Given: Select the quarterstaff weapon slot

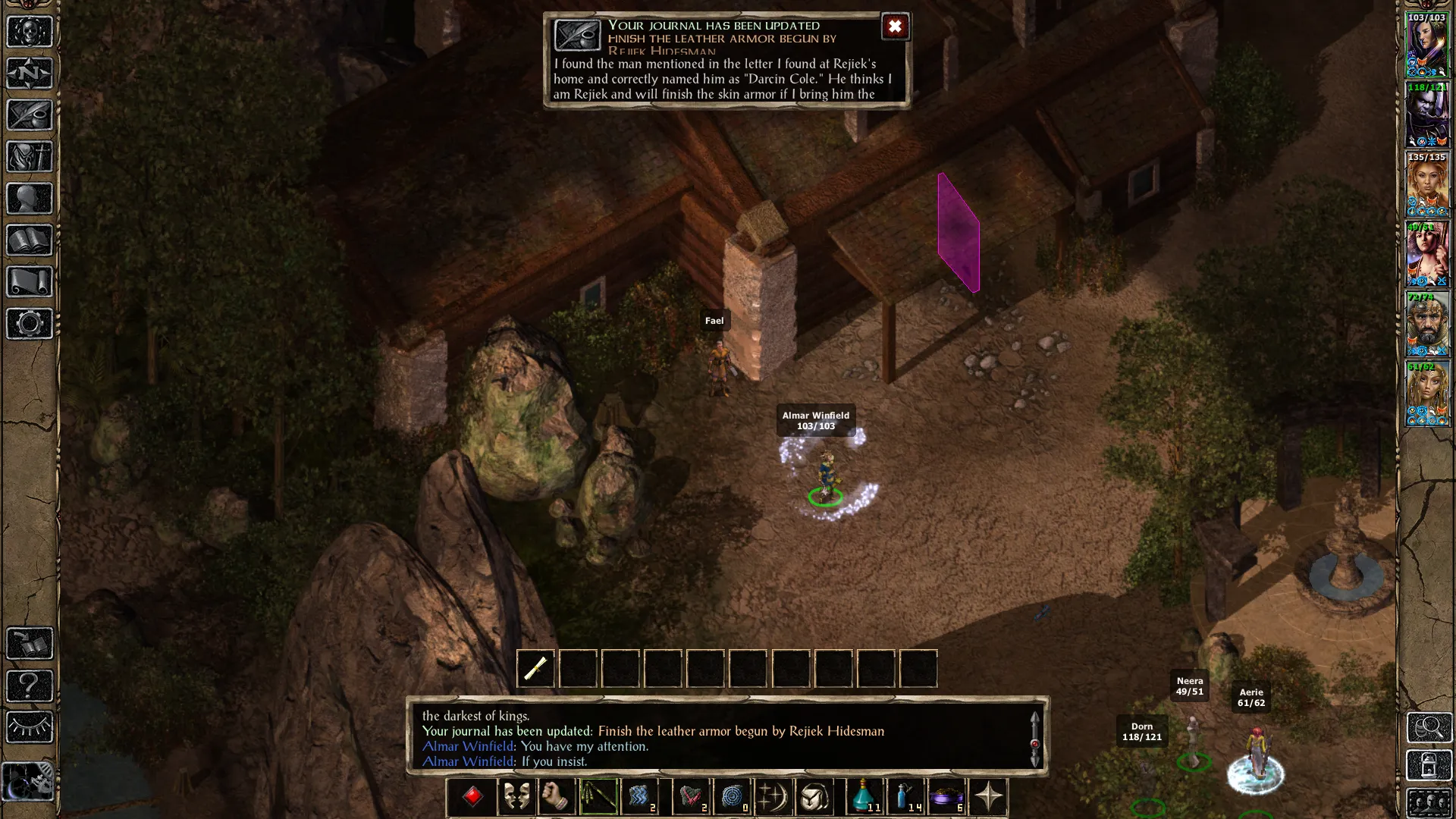Looking at the screenshot, I should pyautogui.click(x=598, y=797).
